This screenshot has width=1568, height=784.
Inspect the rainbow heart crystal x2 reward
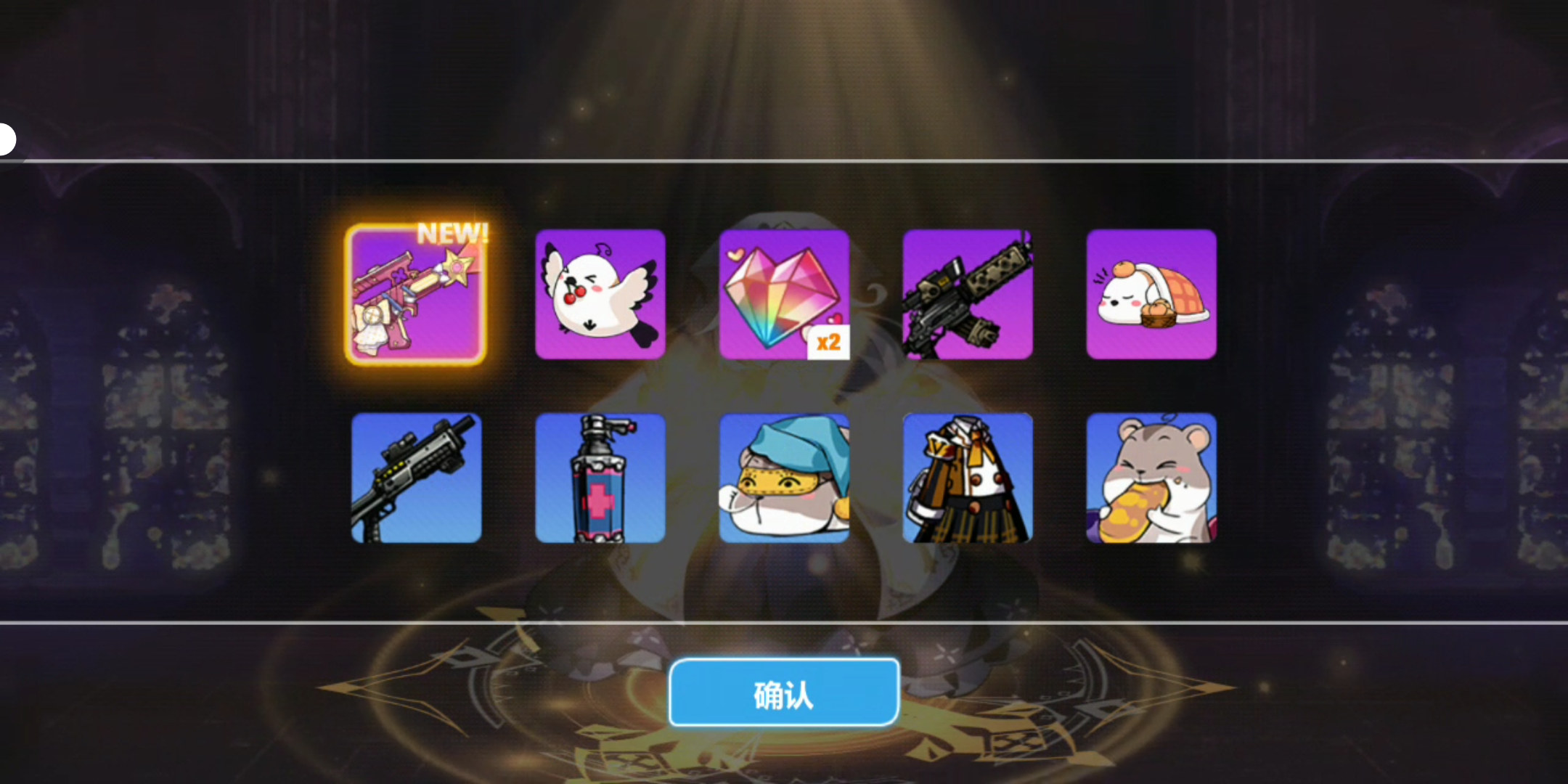pos(785,293)
